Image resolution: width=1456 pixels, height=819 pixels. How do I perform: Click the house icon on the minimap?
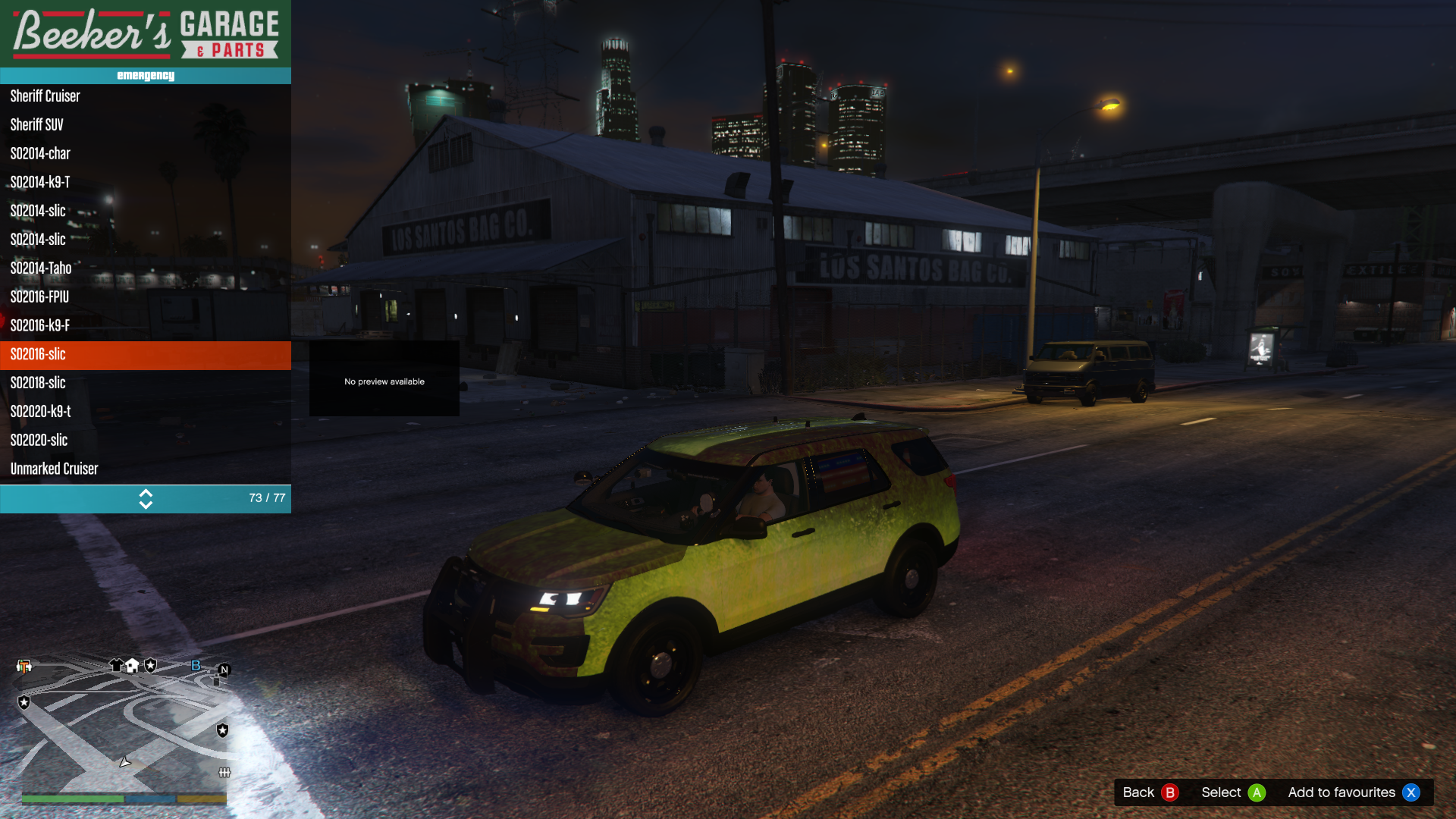coord(133,666)
